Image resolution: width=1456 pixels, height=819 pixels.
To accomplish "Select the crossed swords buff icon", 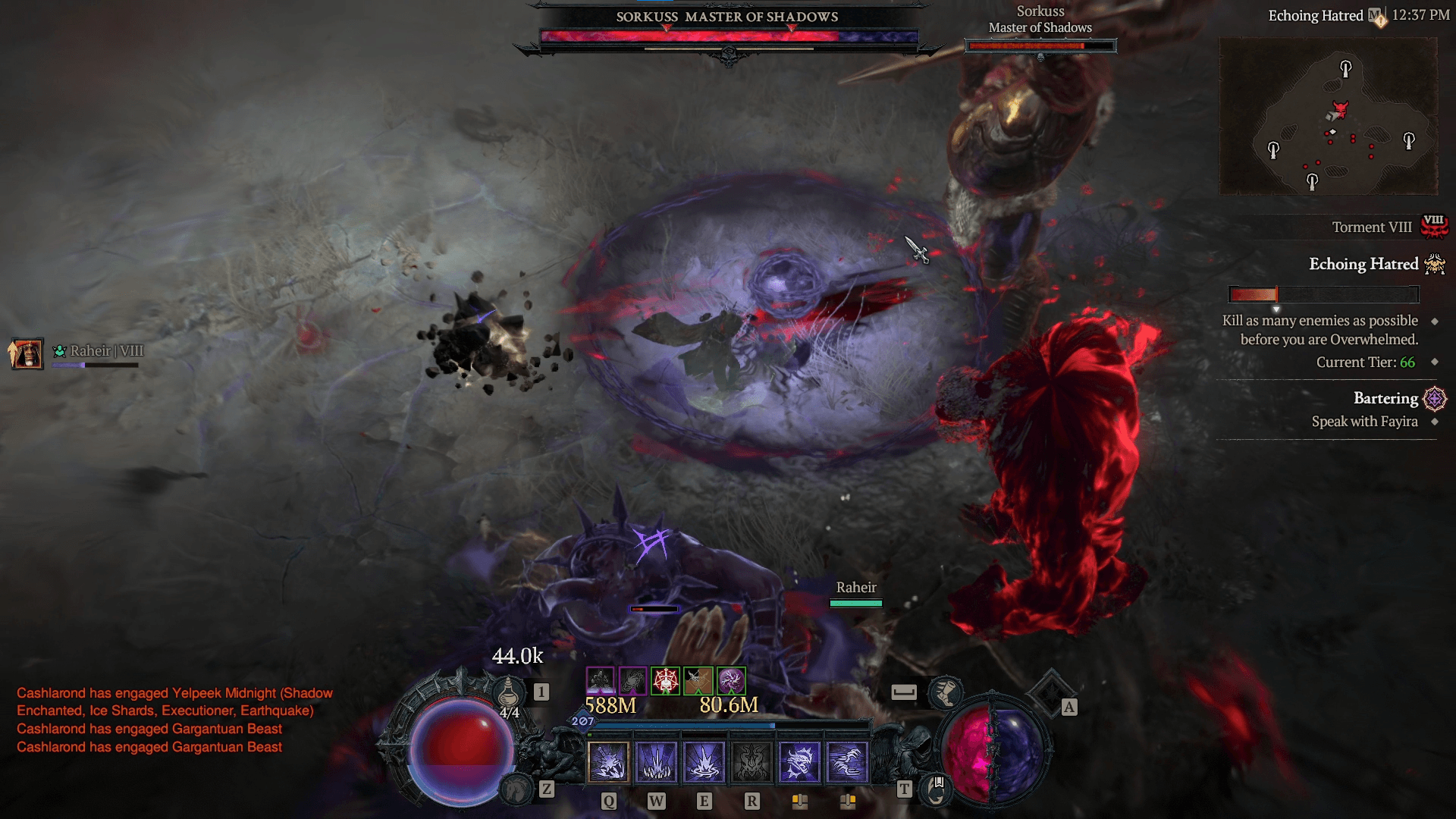I will coord(698,681).
